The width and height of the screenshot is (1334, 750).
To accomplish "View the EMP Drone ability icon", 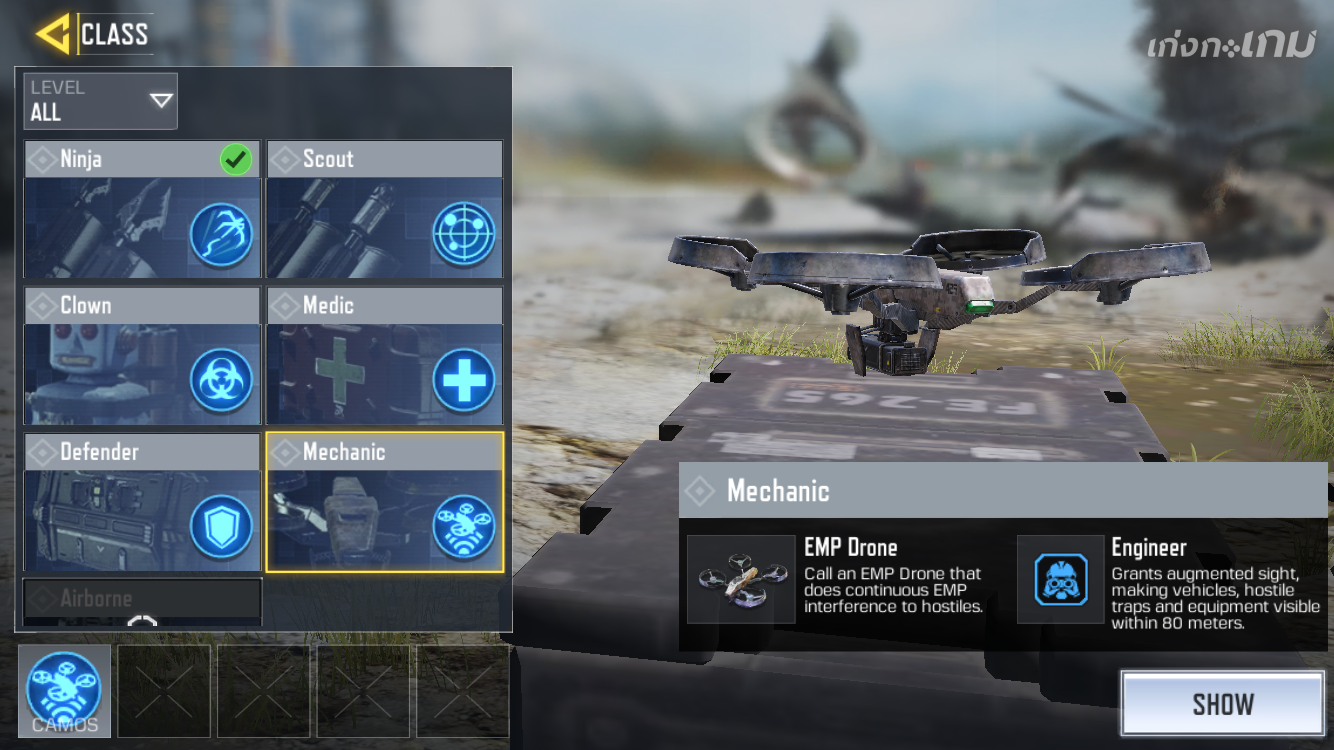I will tap(741, 579).
